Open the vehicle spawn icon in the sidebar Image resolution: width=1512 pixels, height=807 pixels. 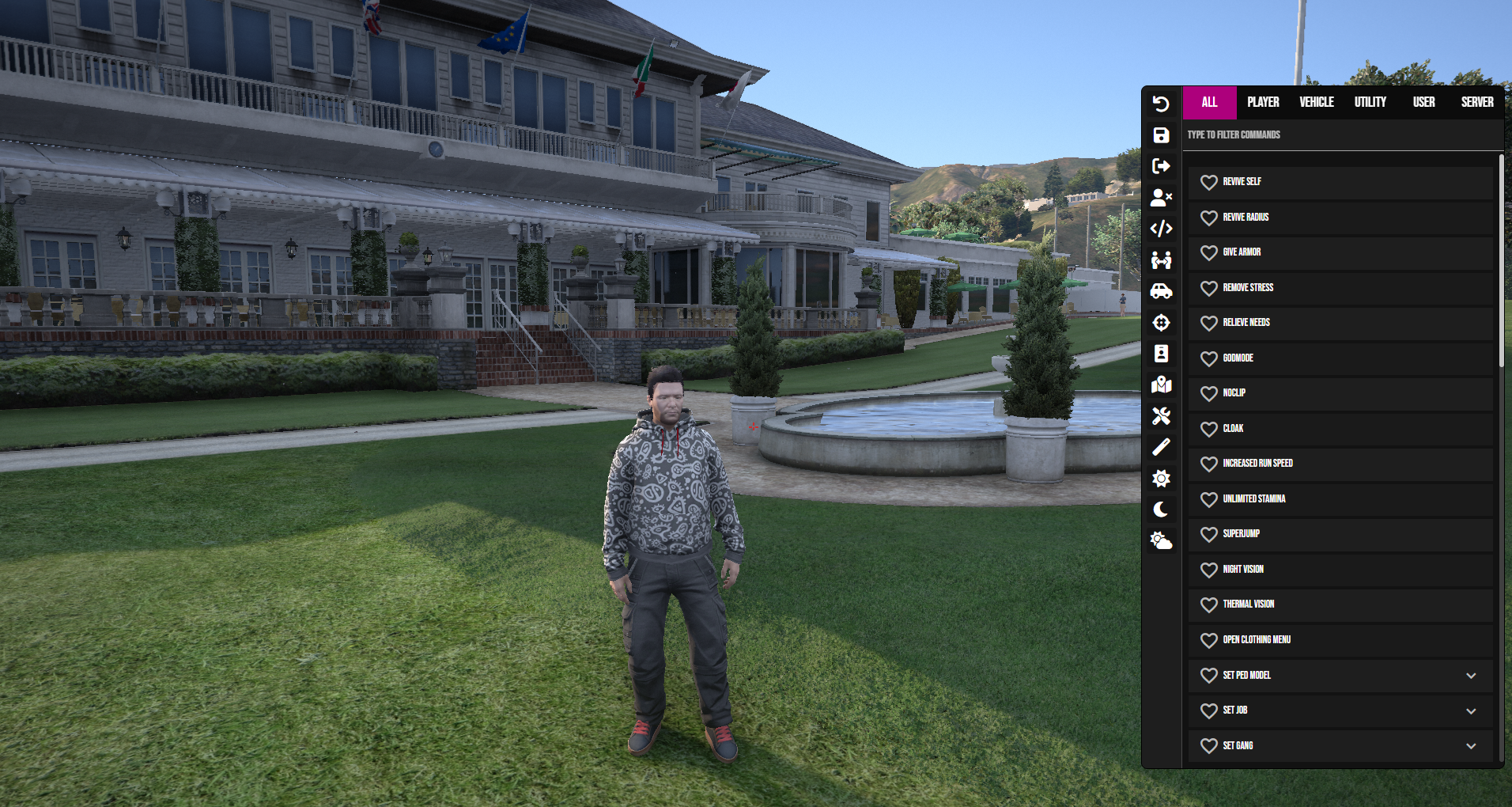1161,290
